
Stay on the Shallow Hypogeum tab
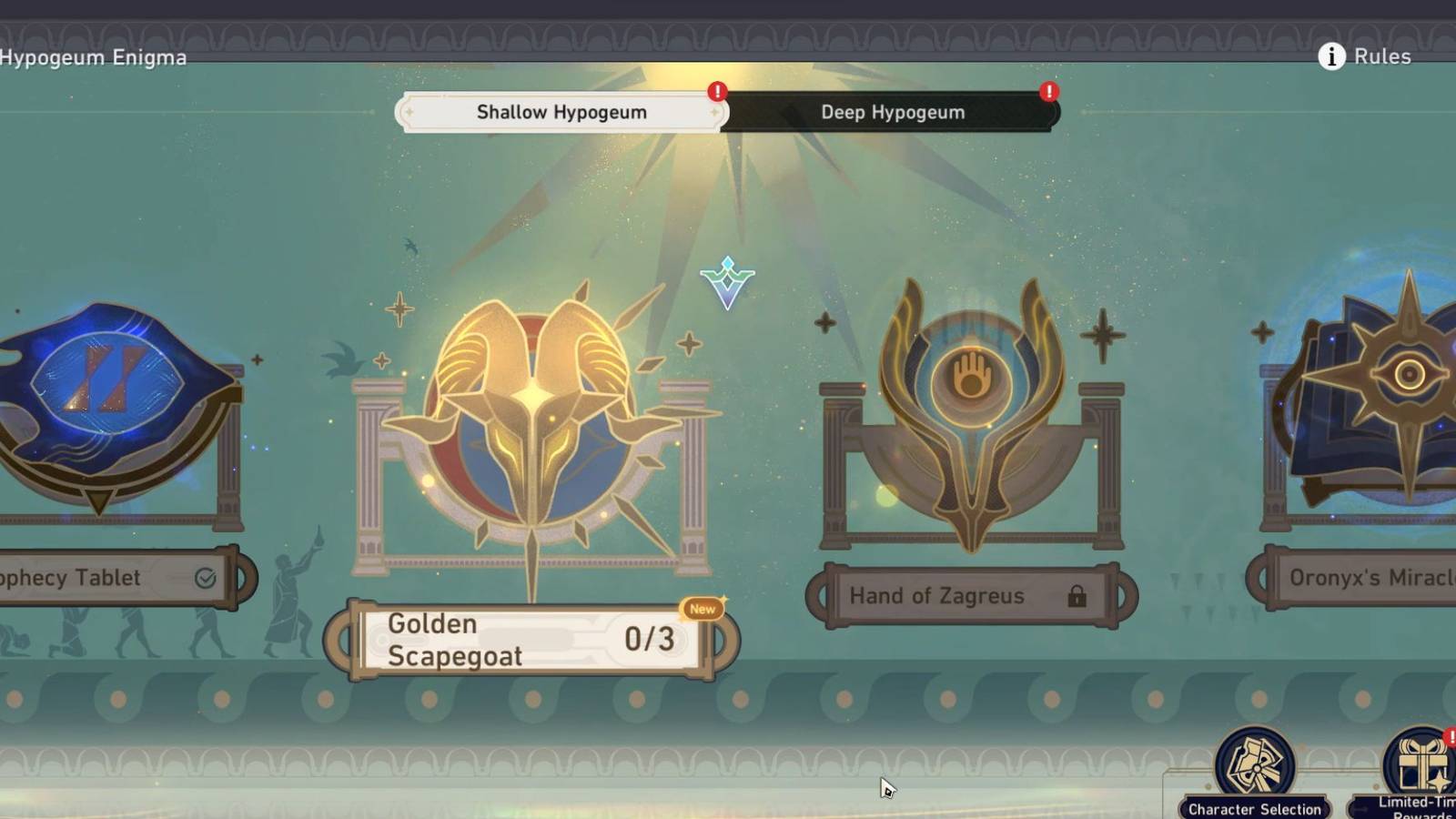[x=560, y=111]
